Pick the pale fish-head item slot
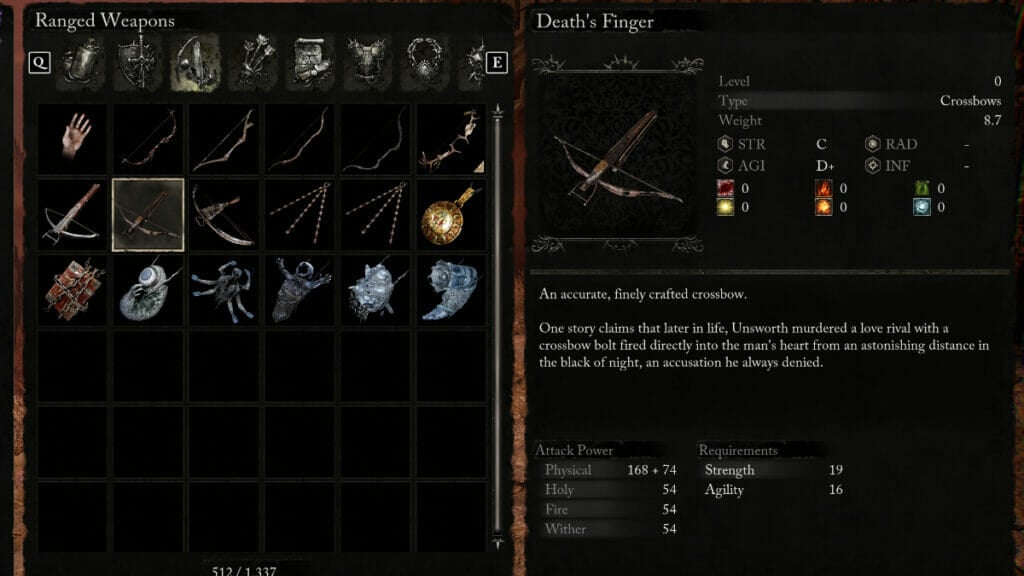Screen dimensions: 1024x576 click(x=451, y=290)
